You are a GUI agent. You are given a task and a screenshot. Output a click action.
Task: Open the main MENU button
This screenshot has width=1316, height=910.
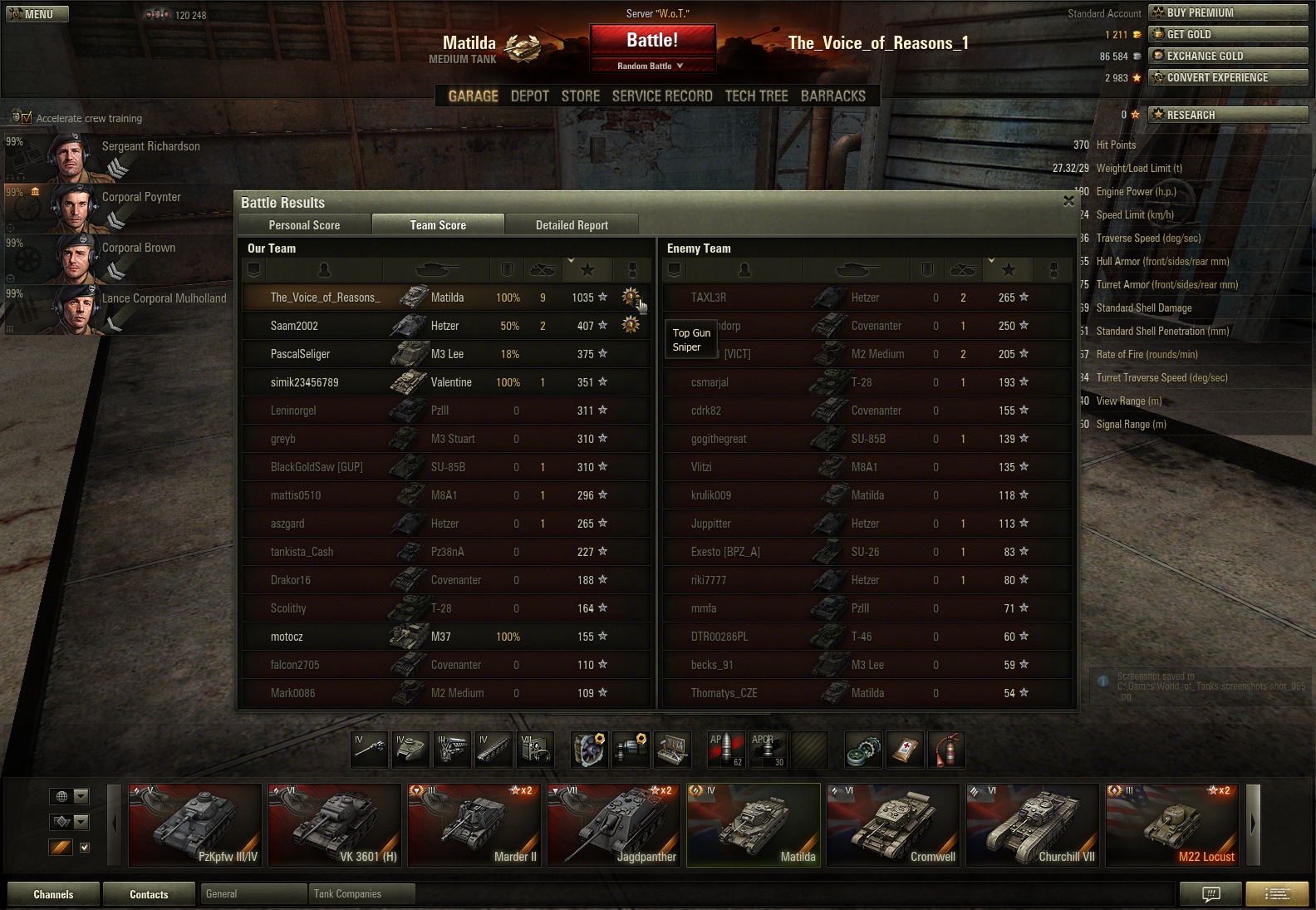[x=37, y=14]
